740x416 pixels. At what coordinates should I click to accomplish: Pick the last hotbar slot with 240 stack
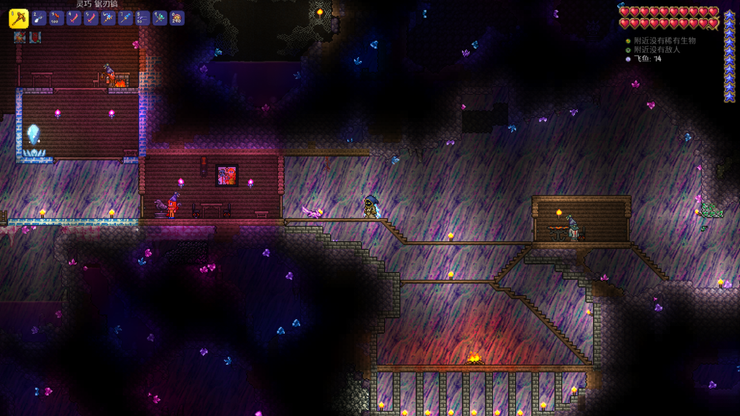point(177,18)
